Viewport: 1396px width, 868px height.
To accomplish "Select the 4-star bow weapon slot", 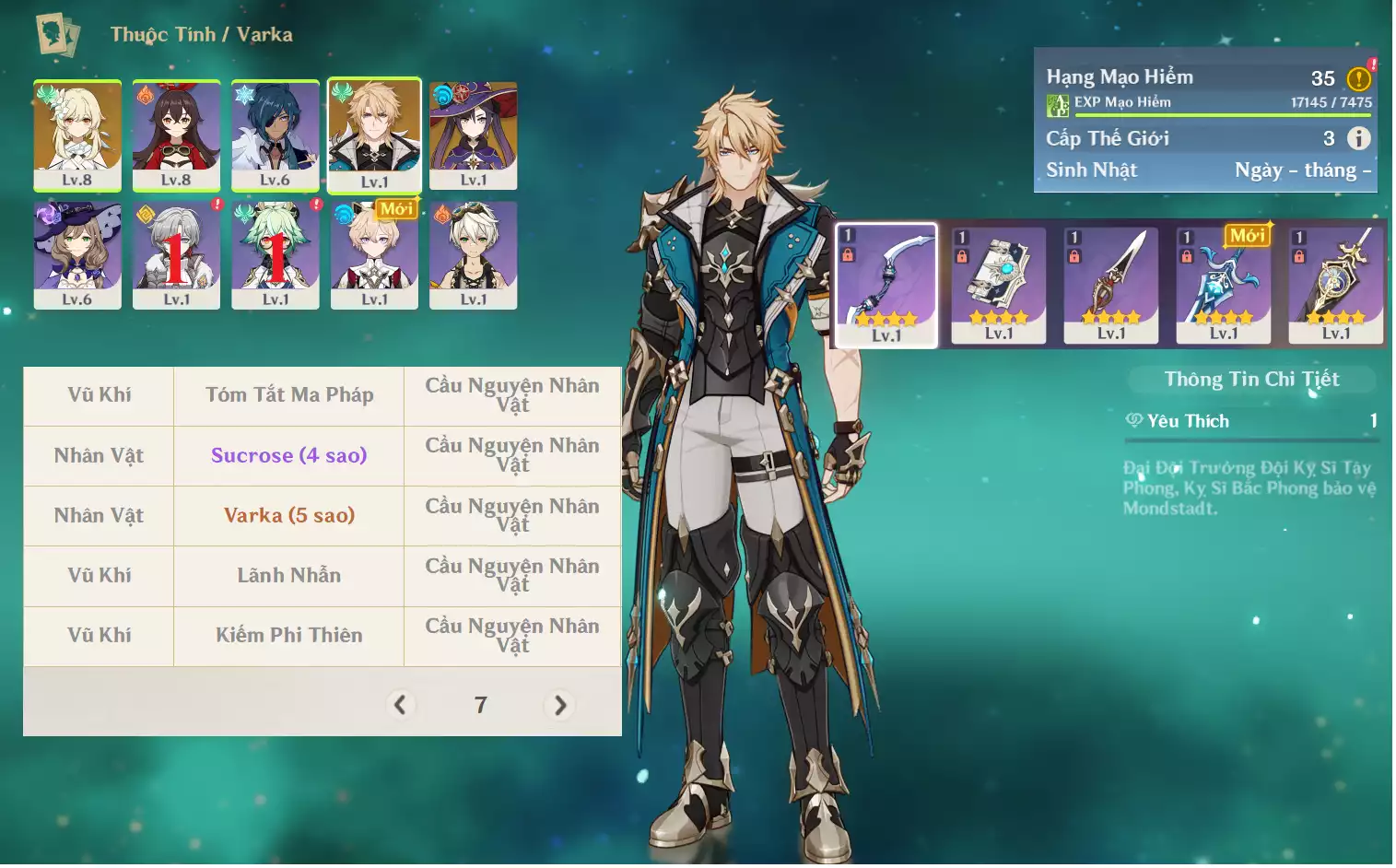I will 886,285.
